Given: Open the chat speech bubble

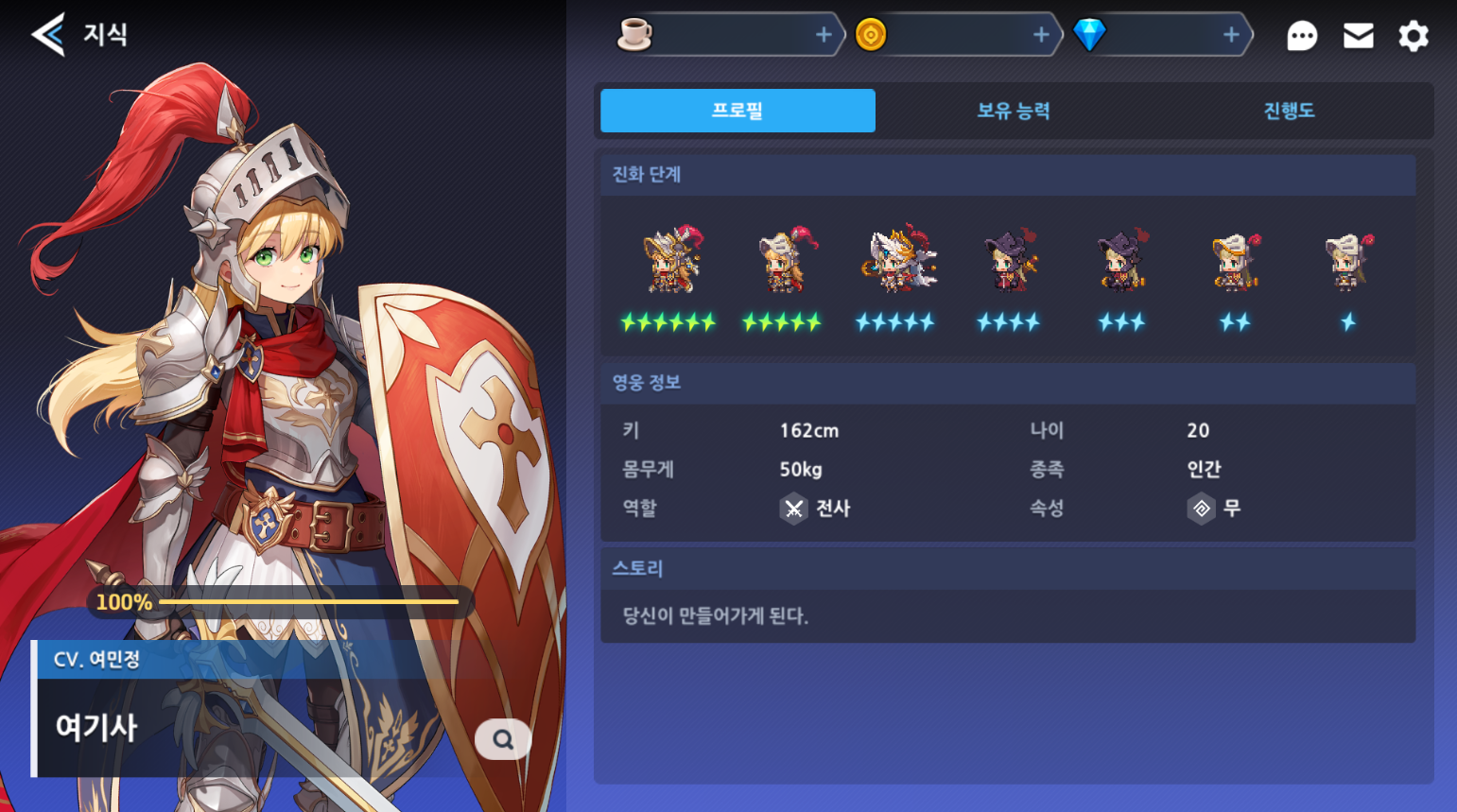Looking at the screenshot, I should click(1302, 36).
